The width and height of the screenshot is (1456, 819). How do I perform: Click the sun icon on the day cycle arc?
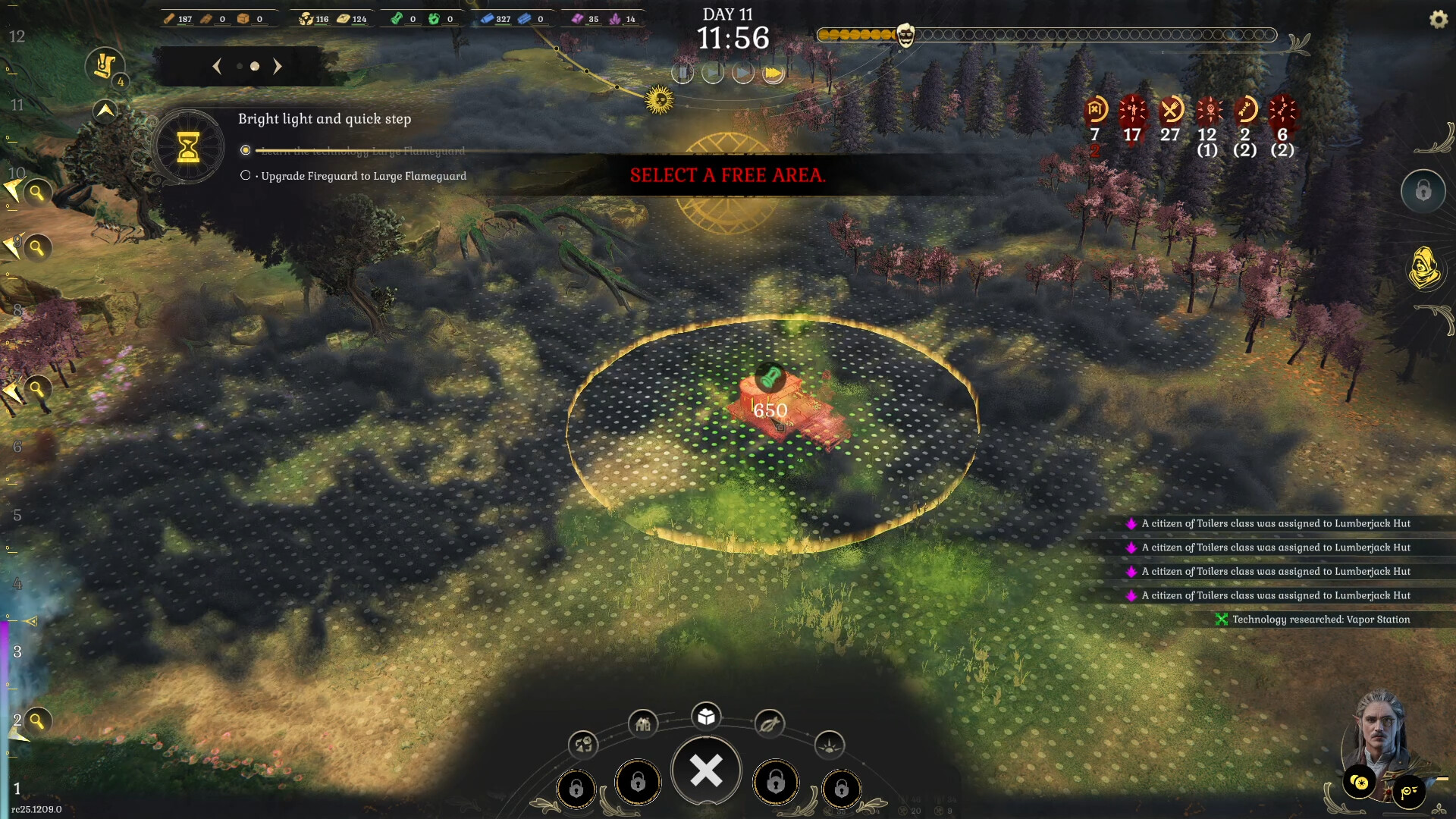click(659, 102)
